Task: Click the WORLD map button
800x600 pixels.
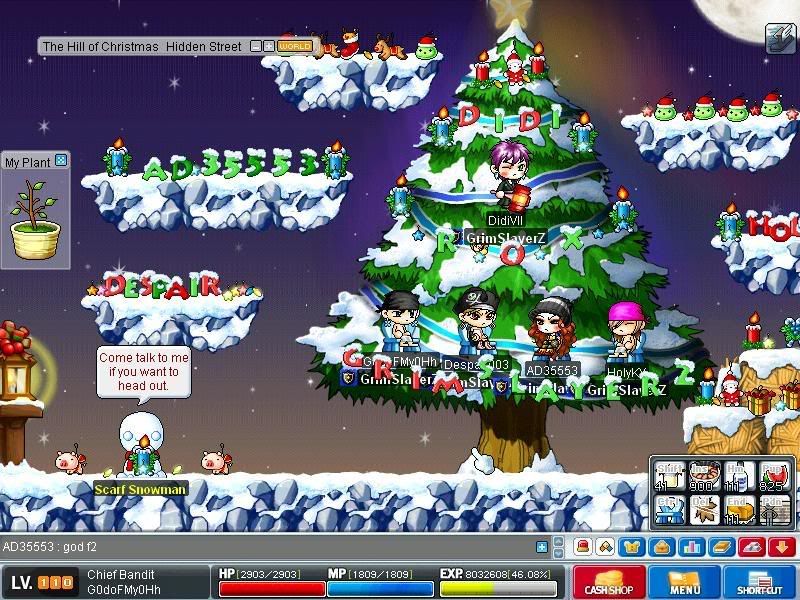Action: point(295,46)
